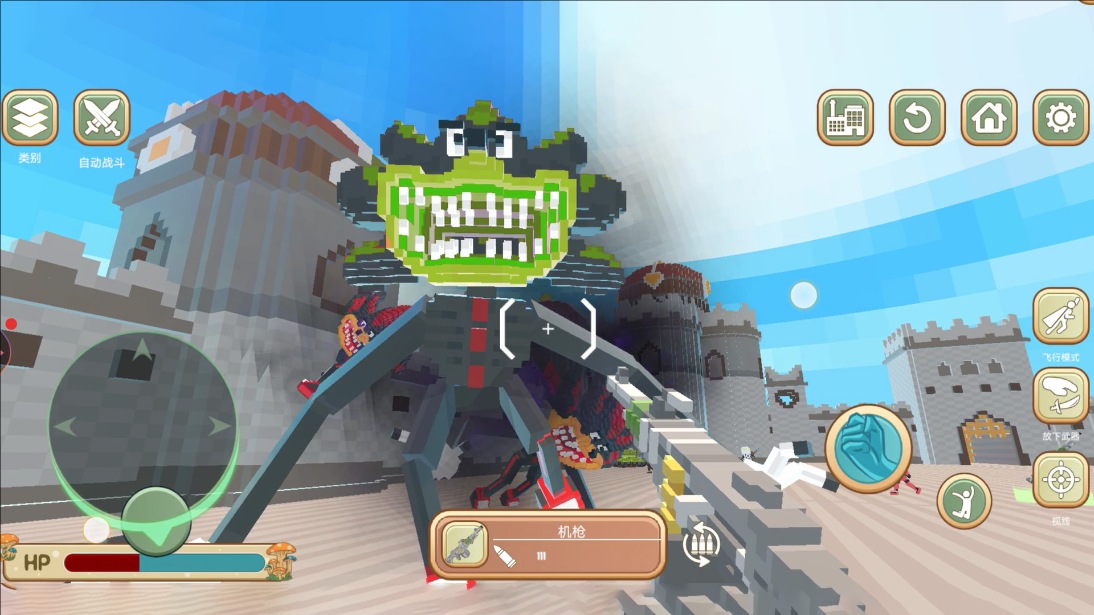Viewport: 1094px width, 615px height.
Task: Tap the joystick right arrow
Action: (218, 427)
